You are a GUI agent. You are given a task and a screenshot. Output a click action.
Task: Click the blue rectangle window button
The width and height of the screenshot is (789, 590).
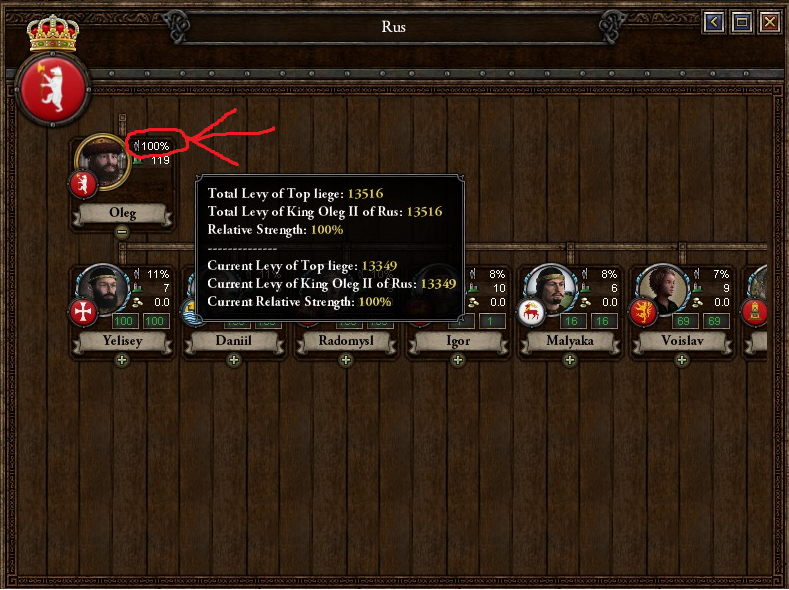[742, 22]
